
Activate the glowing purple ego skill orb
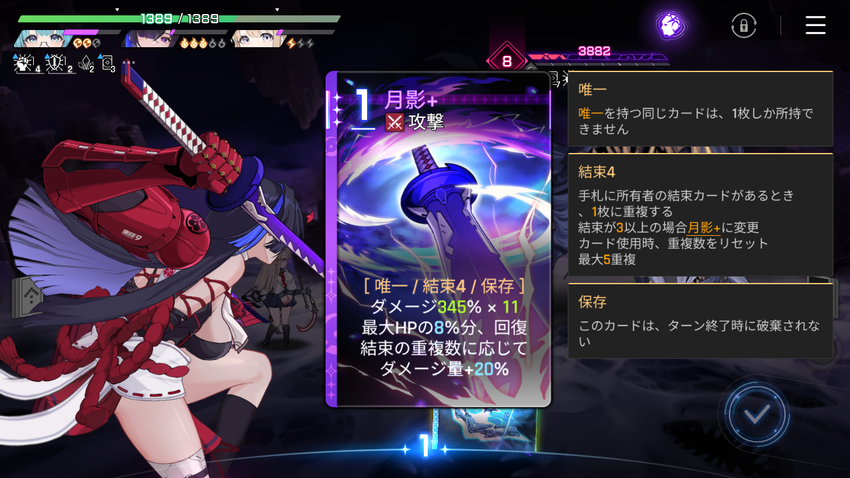[670, 25]
